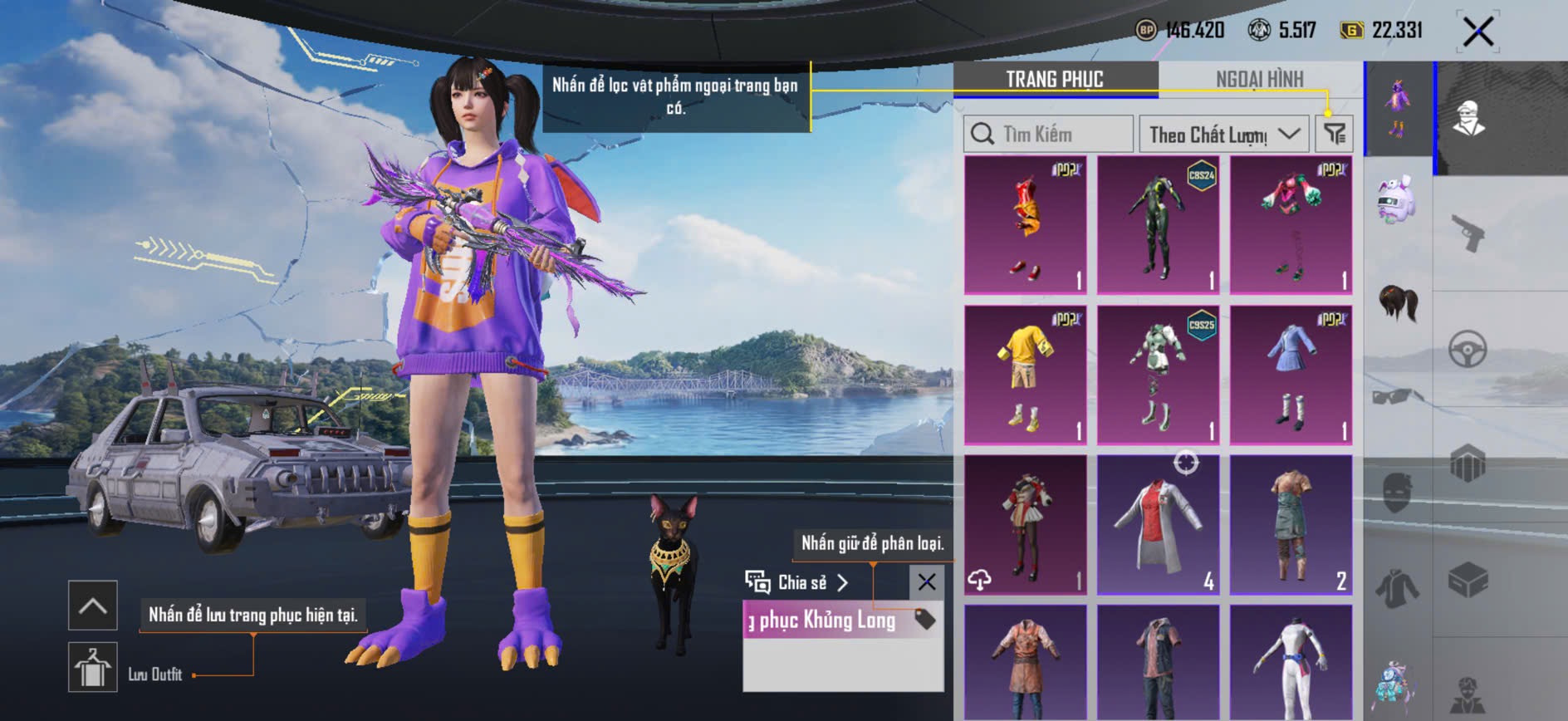The width and height of the screenshot is (1568, 721).
Task: Open the Theo Chất Lượng sort dropdown
Action: click(1224, 134)
